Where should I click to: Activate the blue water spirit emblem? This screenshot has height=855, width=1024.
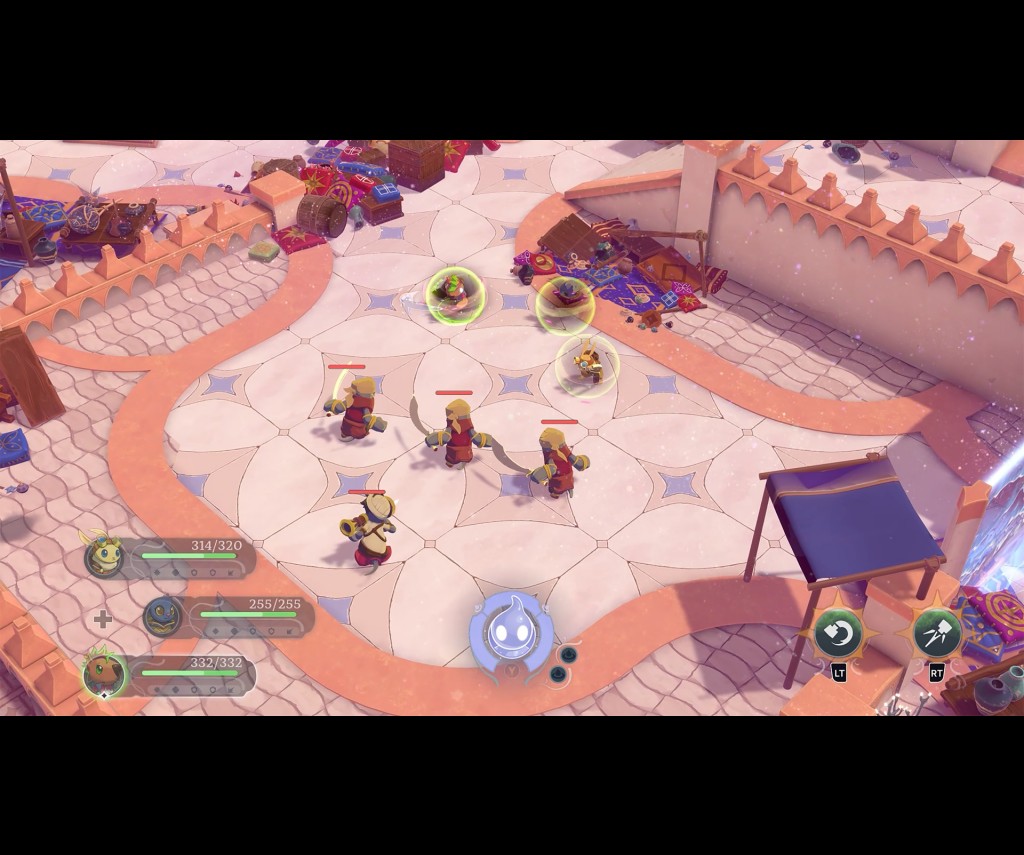[x=510, y=632]
